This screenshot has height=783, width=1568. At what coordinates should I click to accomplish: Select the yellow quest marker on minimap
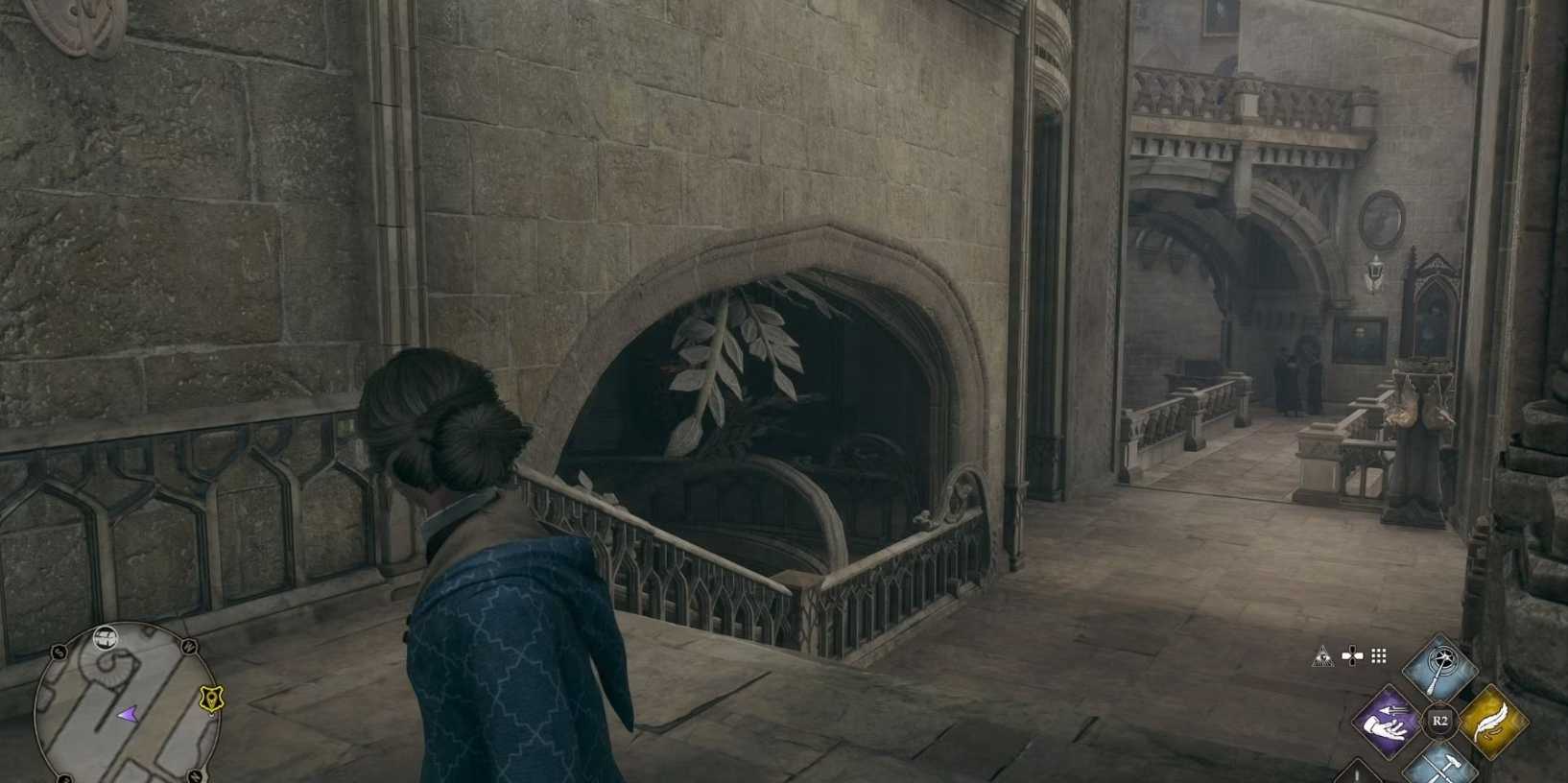click(x=210, y=700)
